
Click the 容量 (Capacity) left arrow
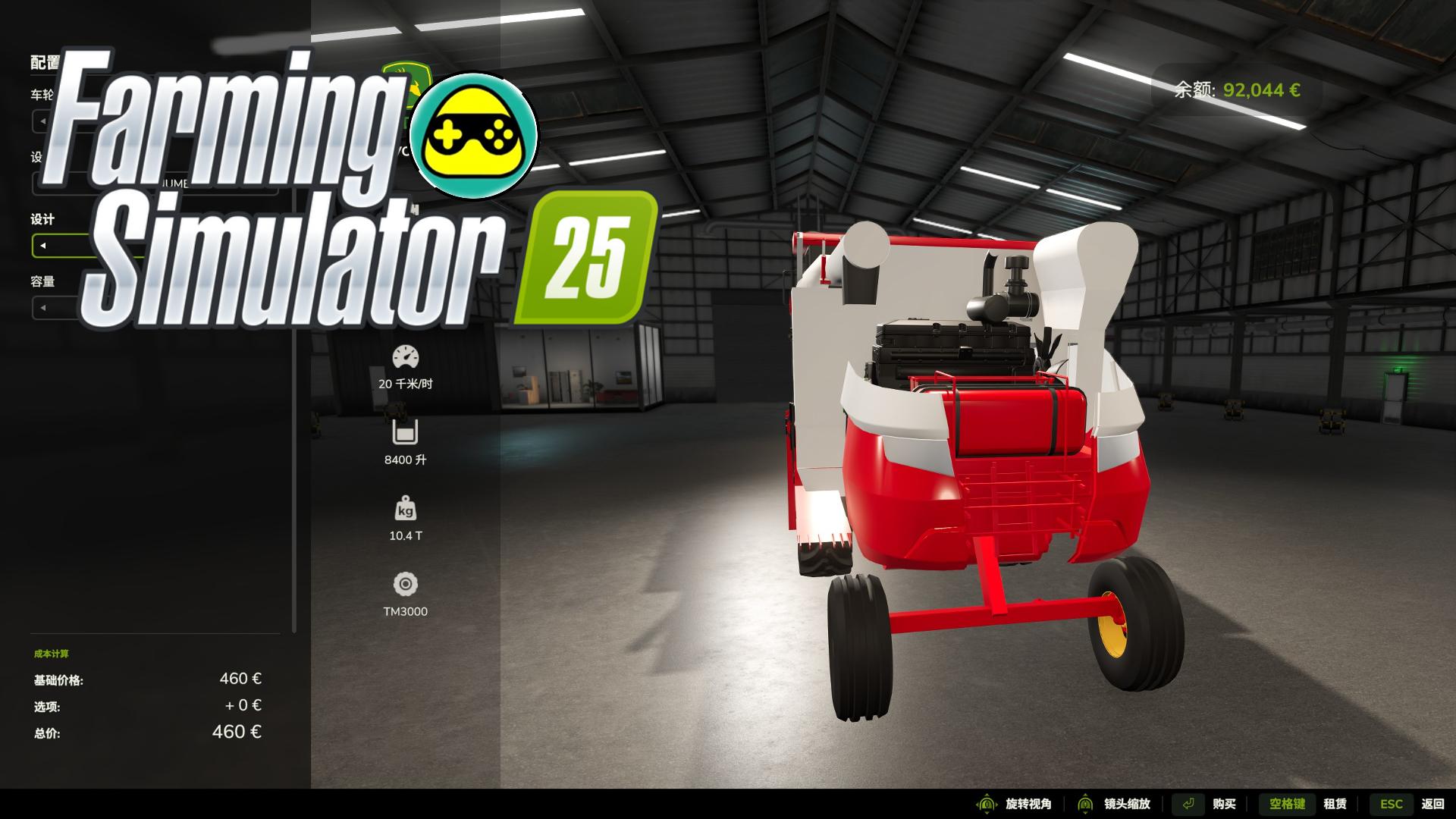click(x=43, y=308)
